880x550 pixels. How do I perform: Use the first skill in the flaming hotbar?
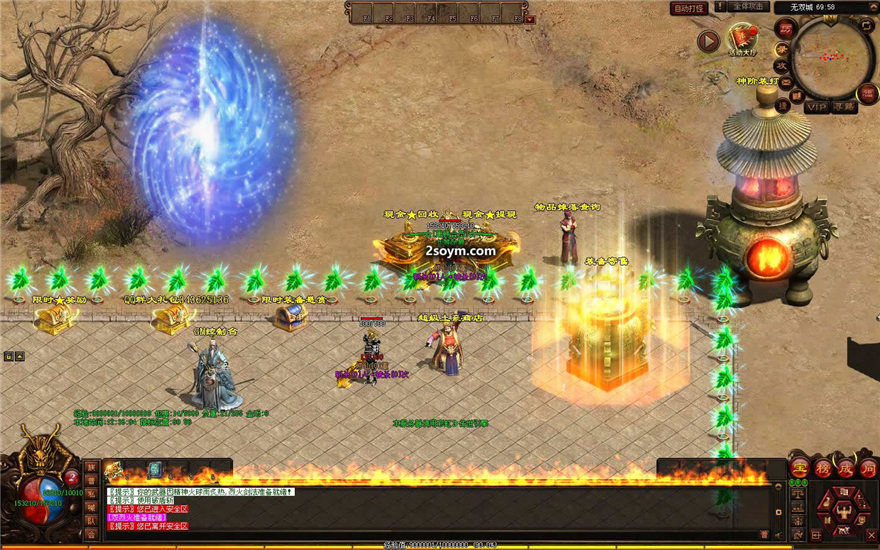pos(112,469)
